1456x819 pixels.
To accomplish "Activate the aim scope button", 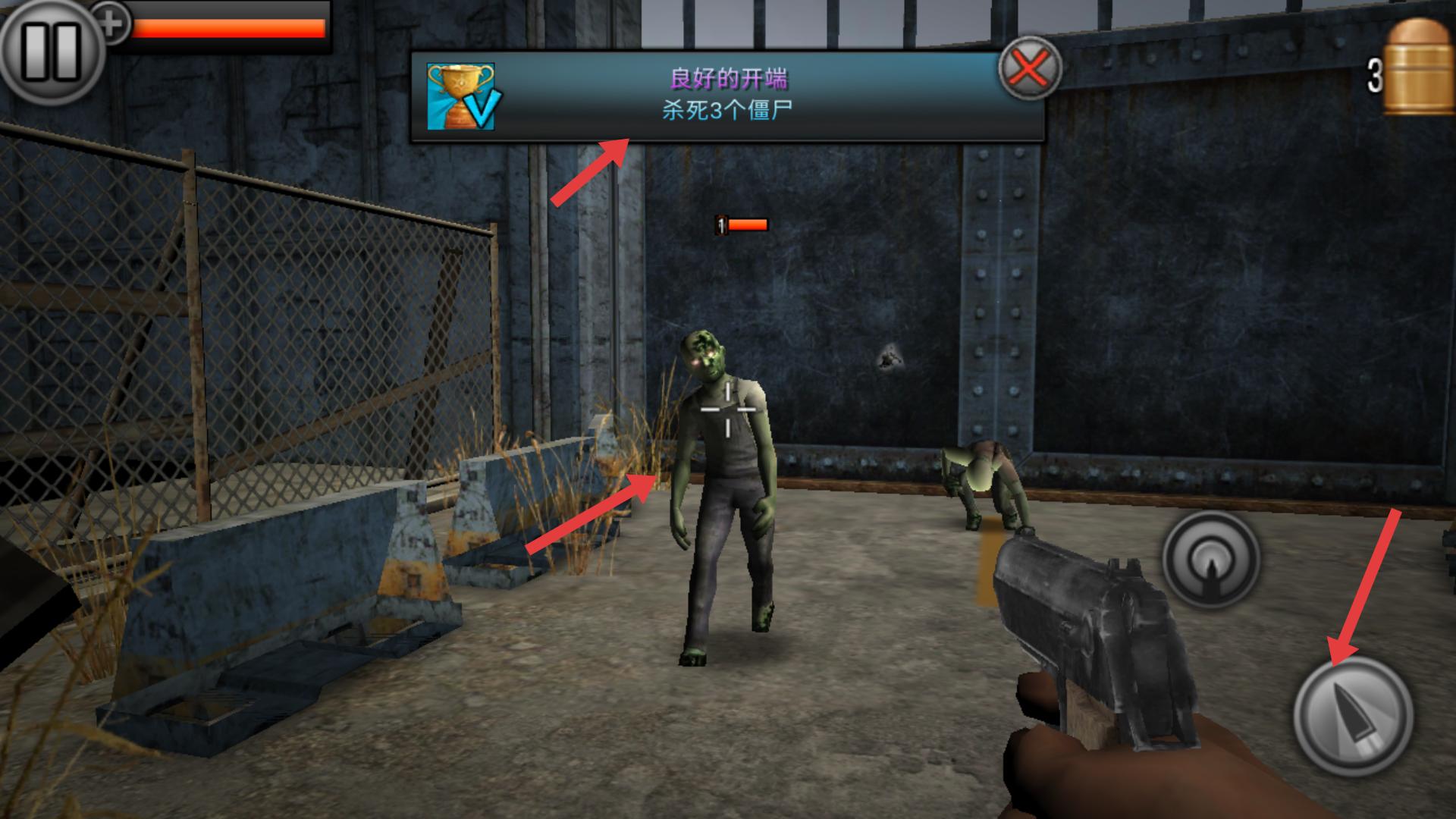I will 1211,560.
